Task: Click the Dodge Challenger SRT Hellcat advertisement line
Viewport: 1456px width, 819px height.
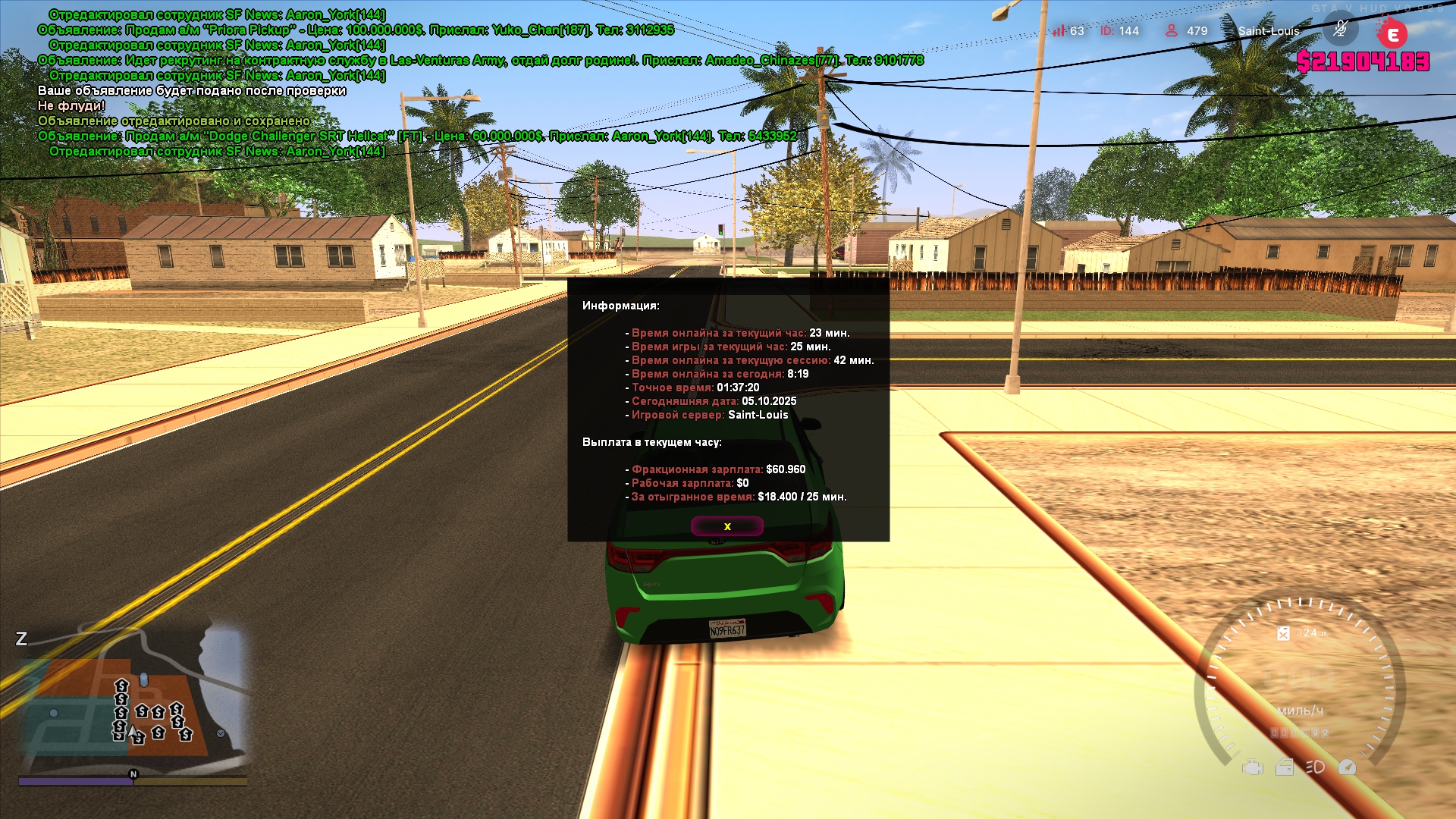Action: pyautogui.click(x=417, y=136)
